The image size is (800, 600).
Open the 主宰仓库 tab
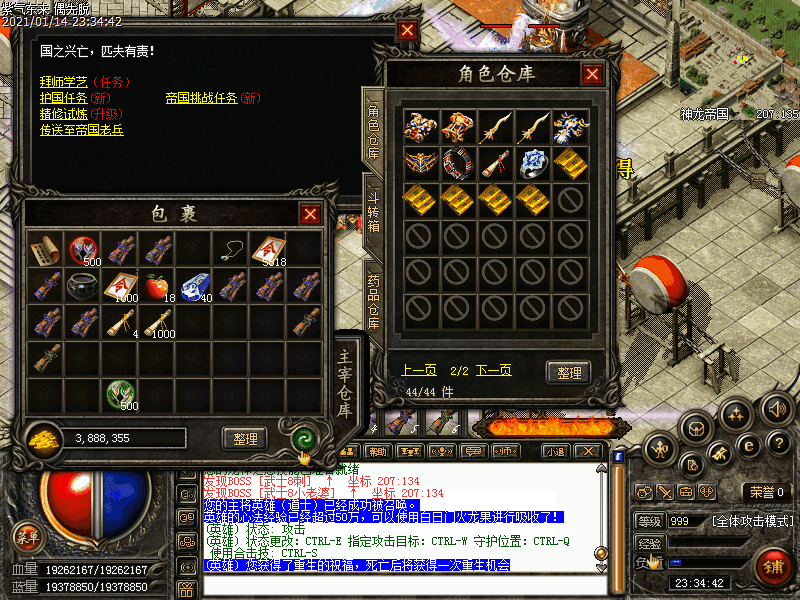345,383
